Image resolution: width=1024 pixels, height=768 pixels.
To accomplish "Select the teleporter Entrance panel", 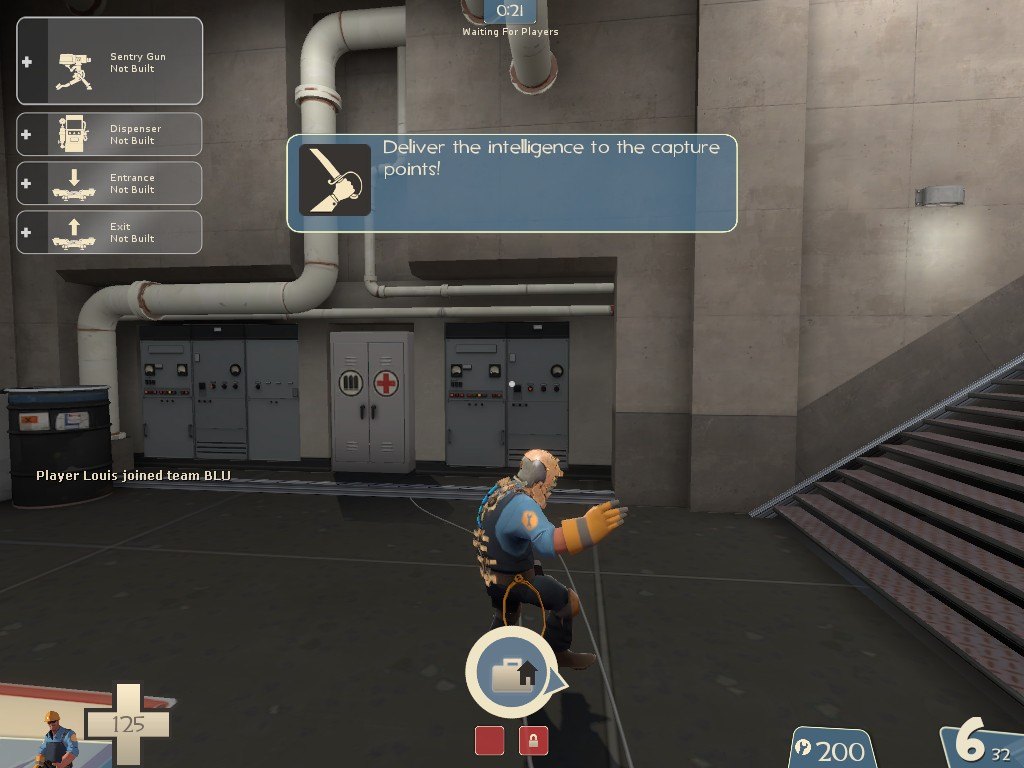I will (x=110, y=183).
